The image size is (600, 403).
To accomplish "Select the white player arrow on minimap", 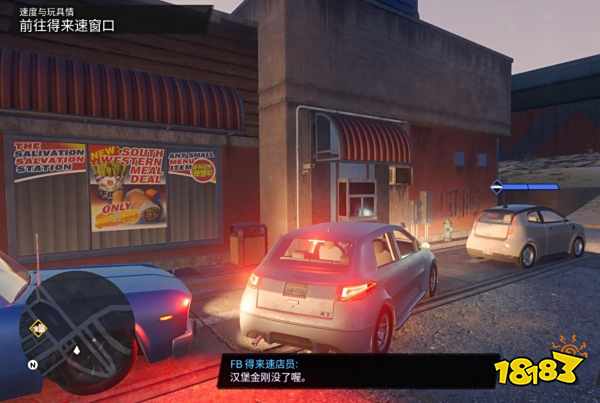I will 76,352.
